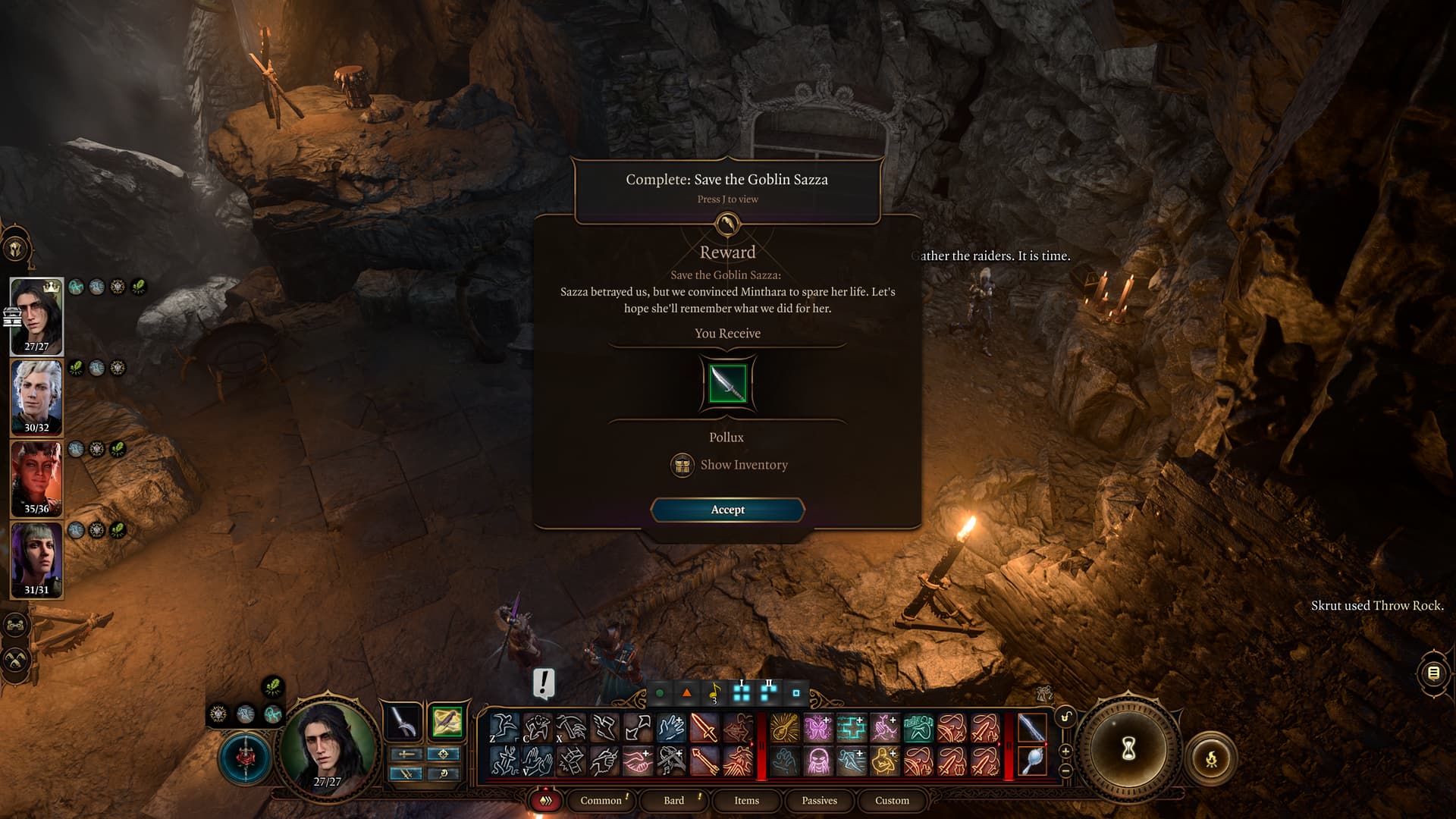Viewport: 1456px width, 819px height.
Task: Open the combat log scroll icon
Action: click(x=1432, y=673)
